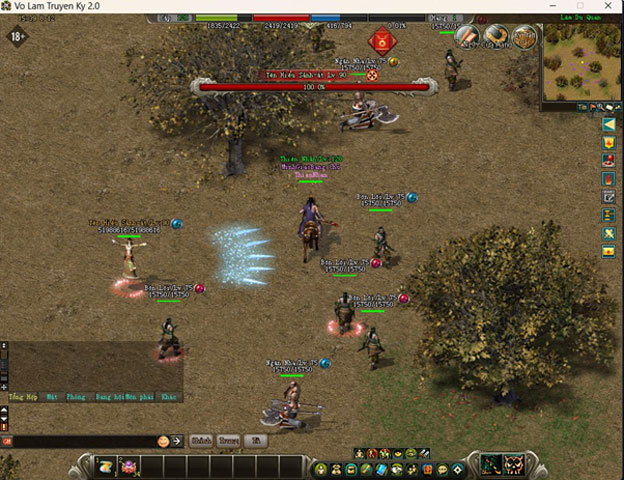This screenshot has height=480, width=624.
Task: Open the smiley emoji picker
Action: point(163,440)
